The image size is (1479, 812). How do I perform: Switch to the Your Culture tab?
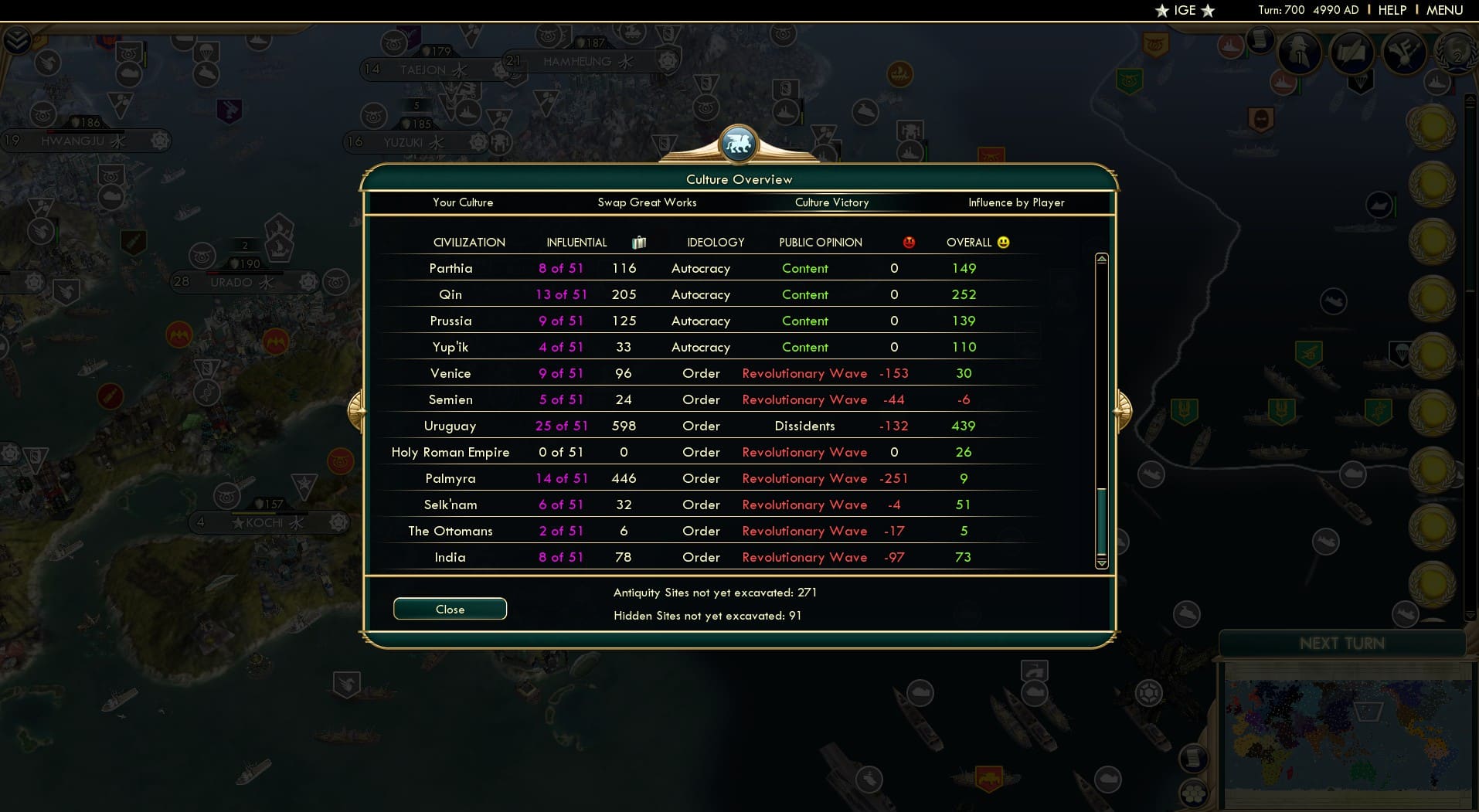point(463,202)
